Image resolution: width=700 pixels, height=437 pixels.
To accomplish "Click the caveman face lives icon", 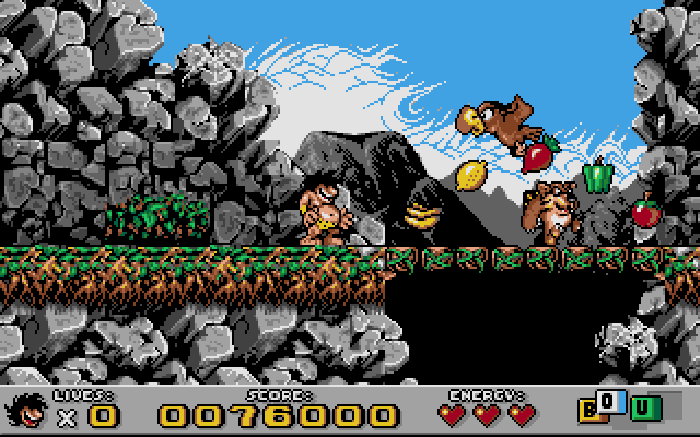I will point(28,410).
